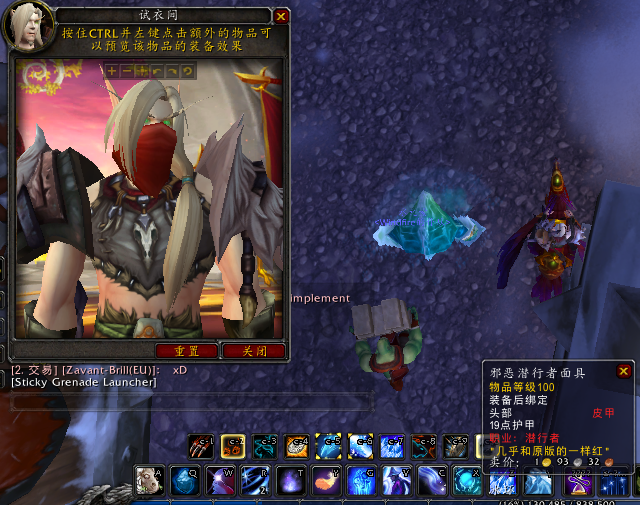
Task: Close the dressing room window with the X
Action: (x=281, y=17)
